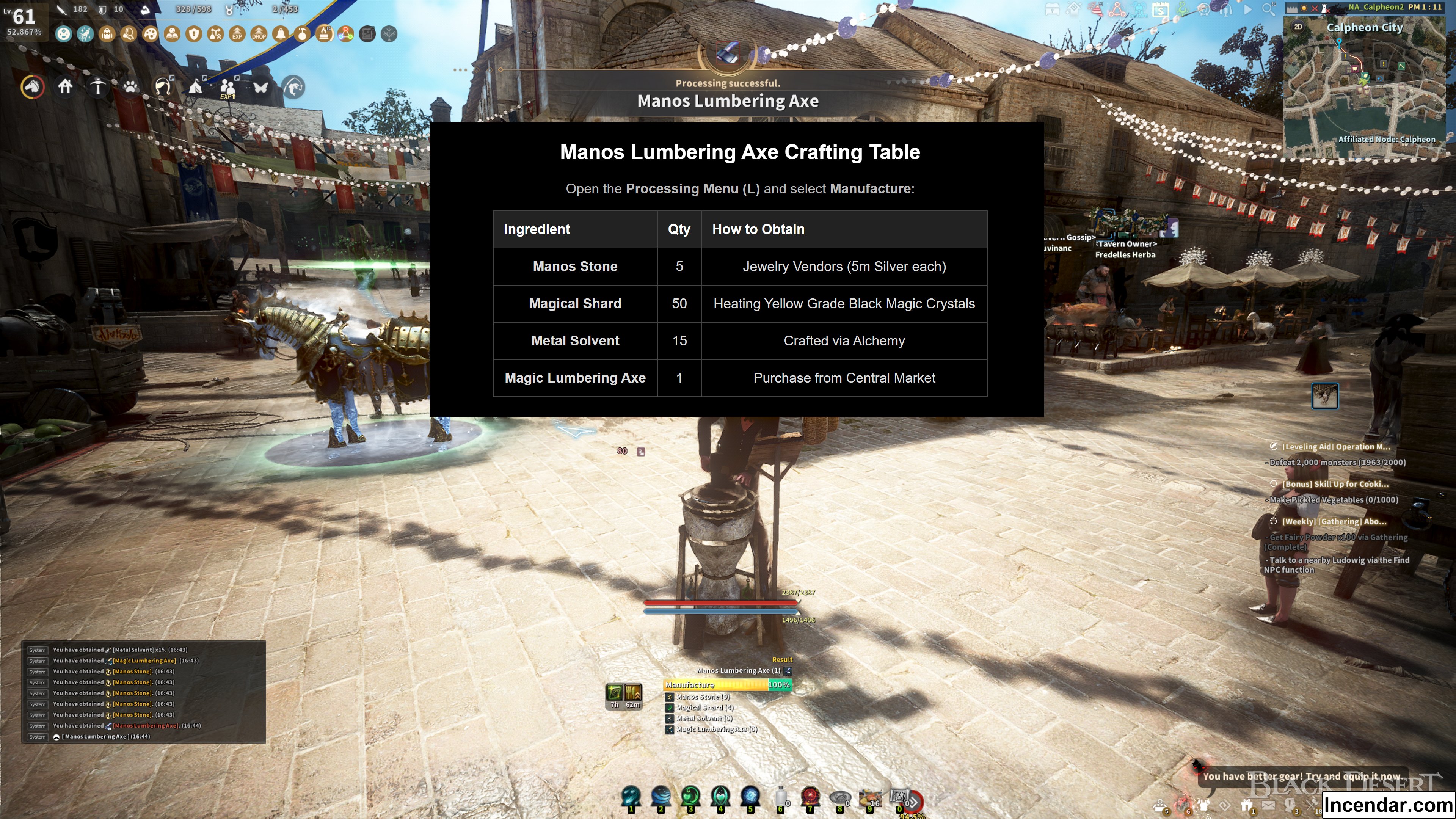Select the Leveling Aid Operation quest tracker
This screenshot has height=819, width=1456.
tap(1335, 447)
